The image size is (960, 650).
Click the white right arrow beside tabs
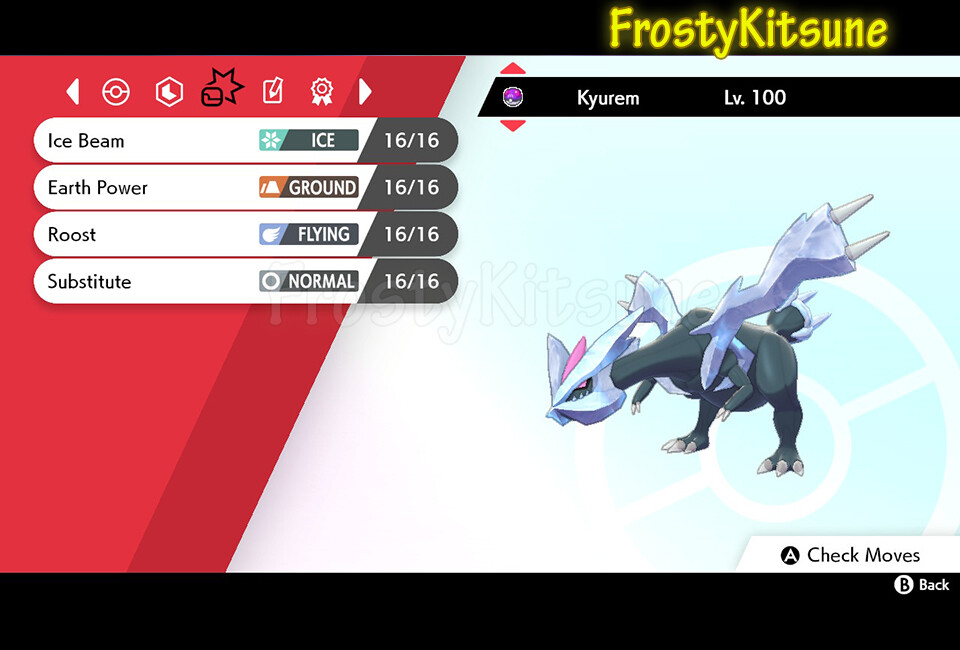click(365, 92)
